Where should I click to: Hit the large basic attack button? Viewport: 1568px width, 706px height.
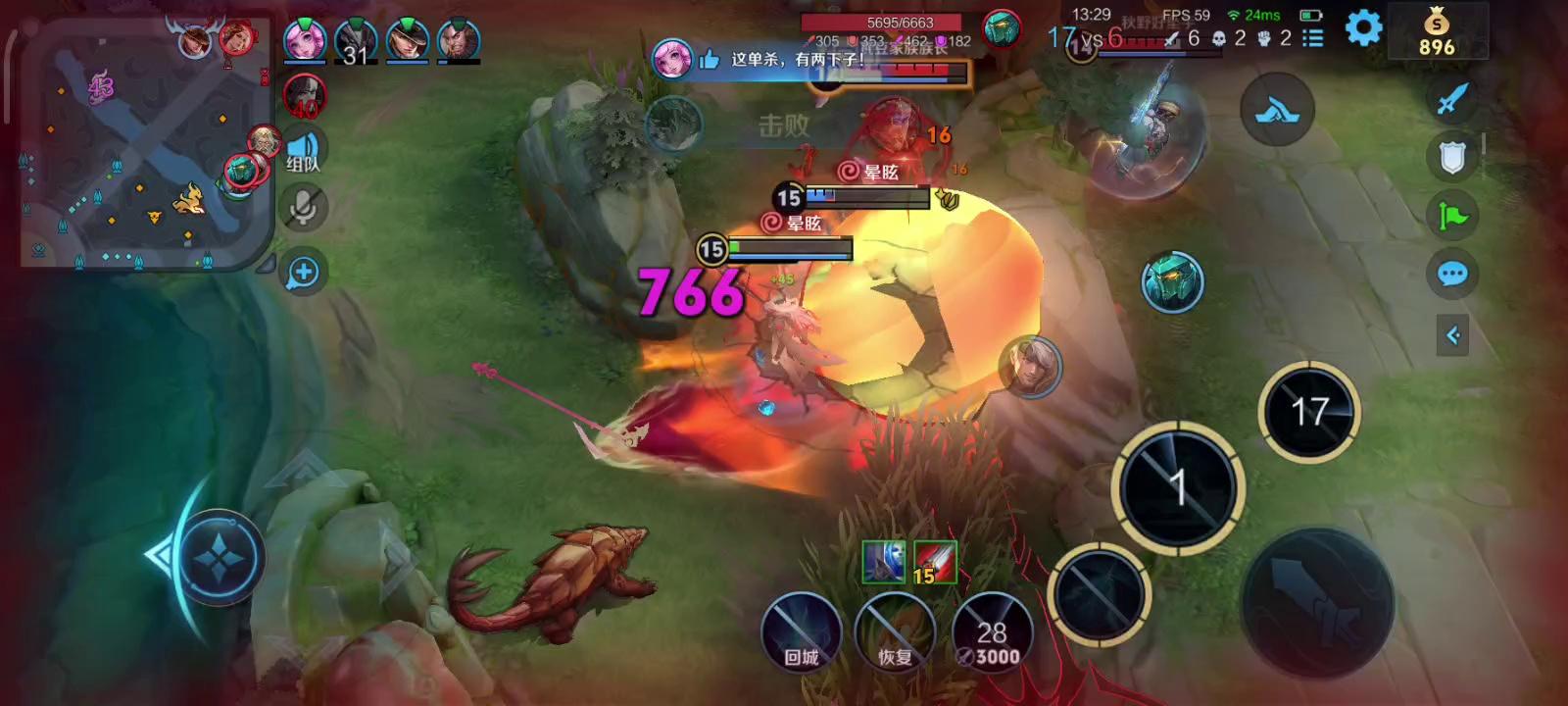click(x=1318, y=603)
